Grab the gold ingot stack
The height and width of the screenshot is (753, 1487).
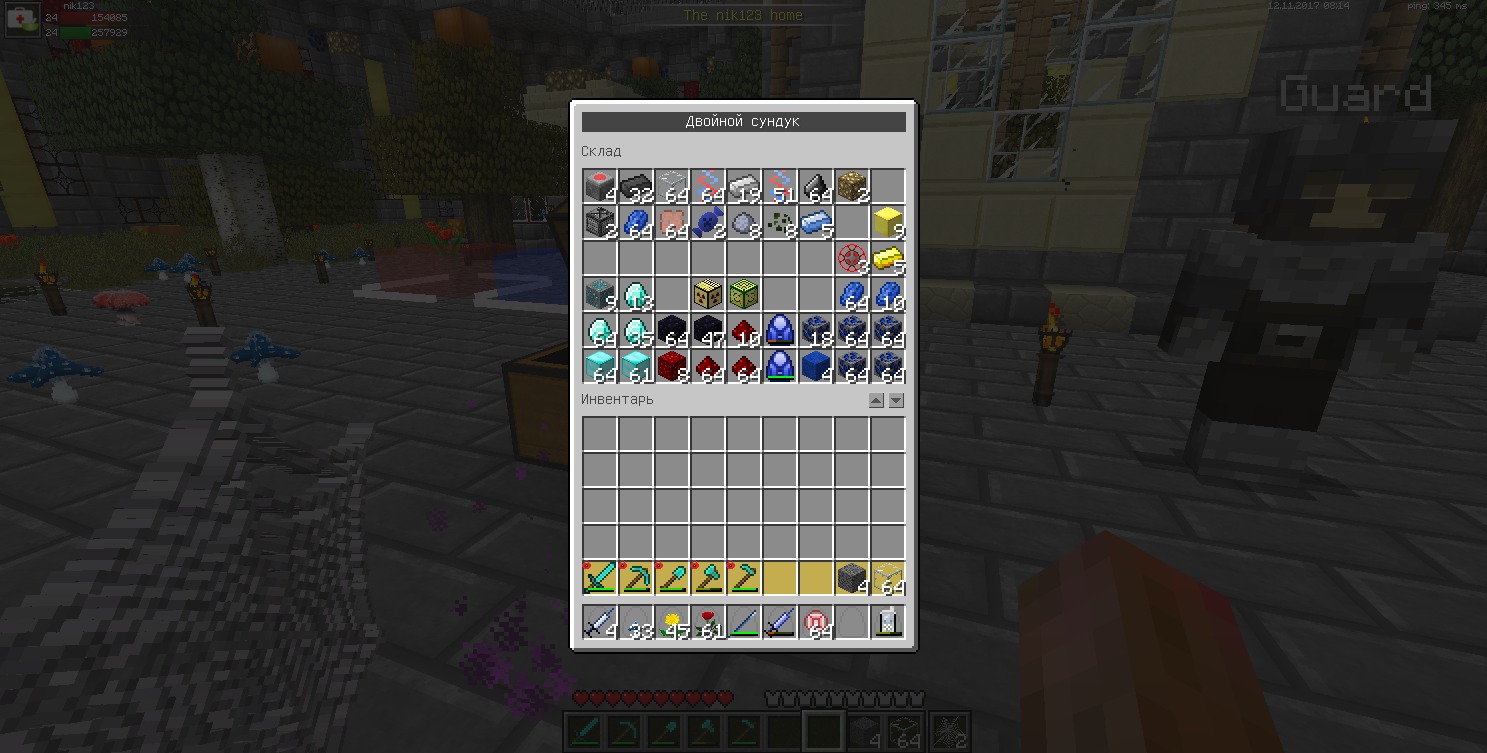coord(888,258)
